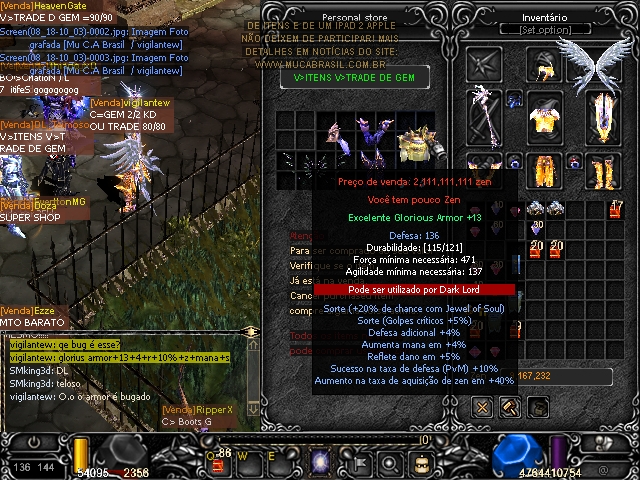Select the equipped scepter weapon slot
The height and width of the screenshot is (480, 640).
(x=487, y=118)
